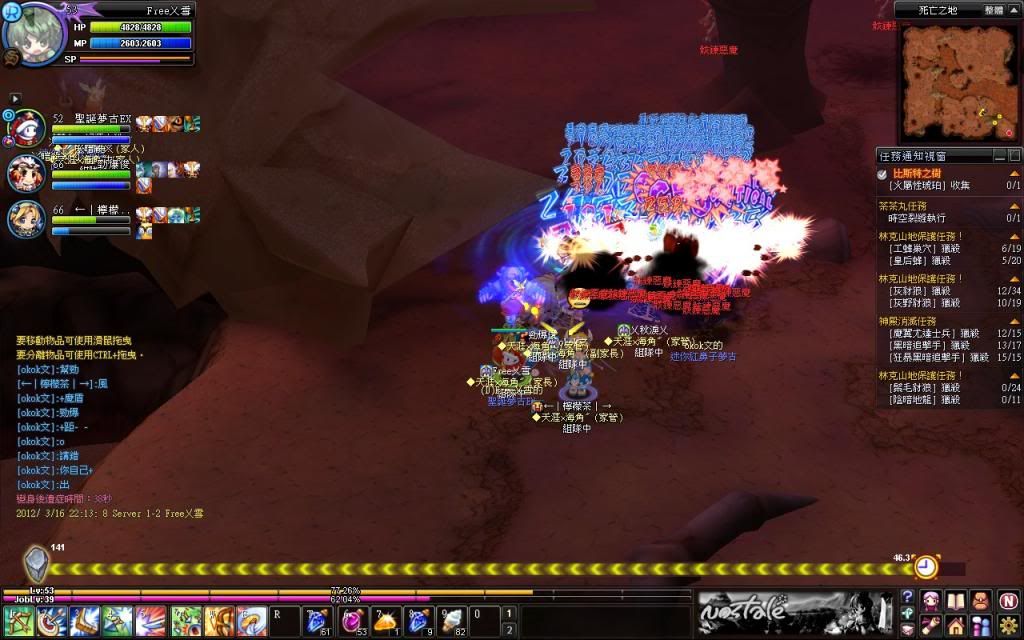Open the friends chat bubbles icon
This screenshot has width=1024, height=640.
pyautogui.click(x=982, y=624)
